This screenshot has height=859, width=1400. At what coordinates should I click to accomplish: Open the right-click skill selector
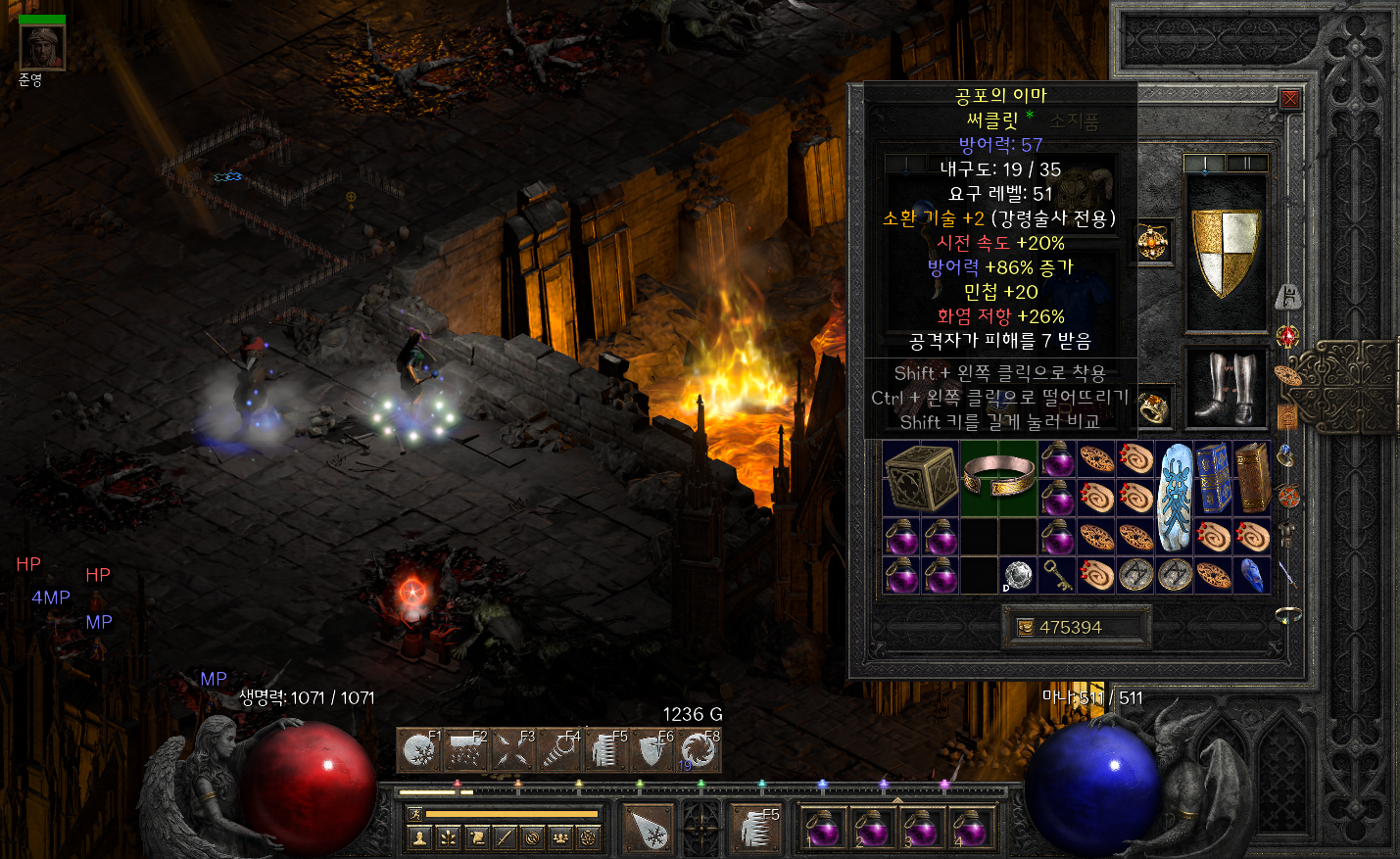(756, 829)
